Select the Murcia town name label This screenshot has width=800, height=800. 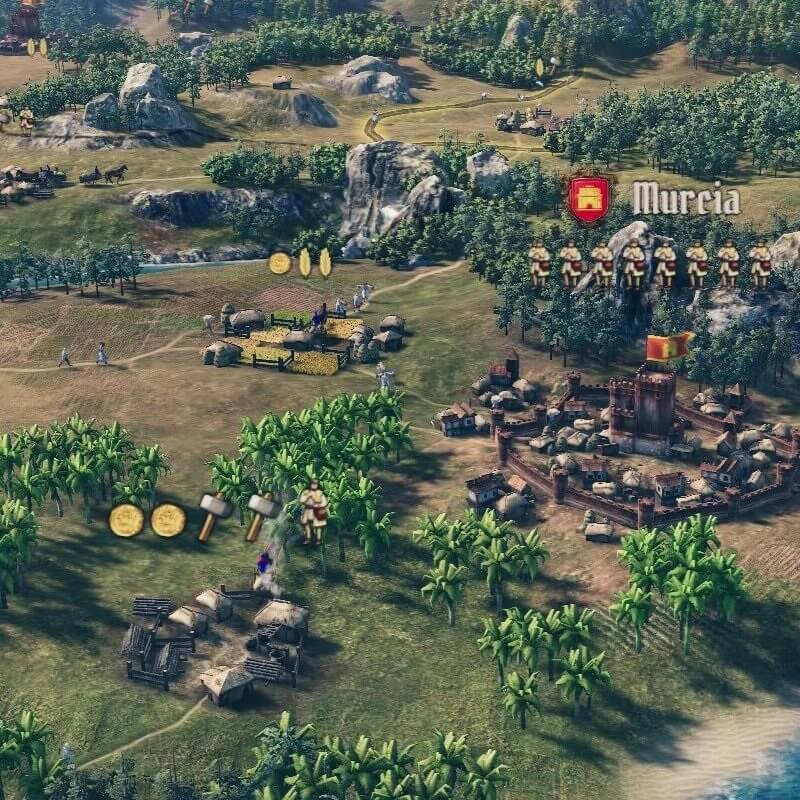pos(686,198)
